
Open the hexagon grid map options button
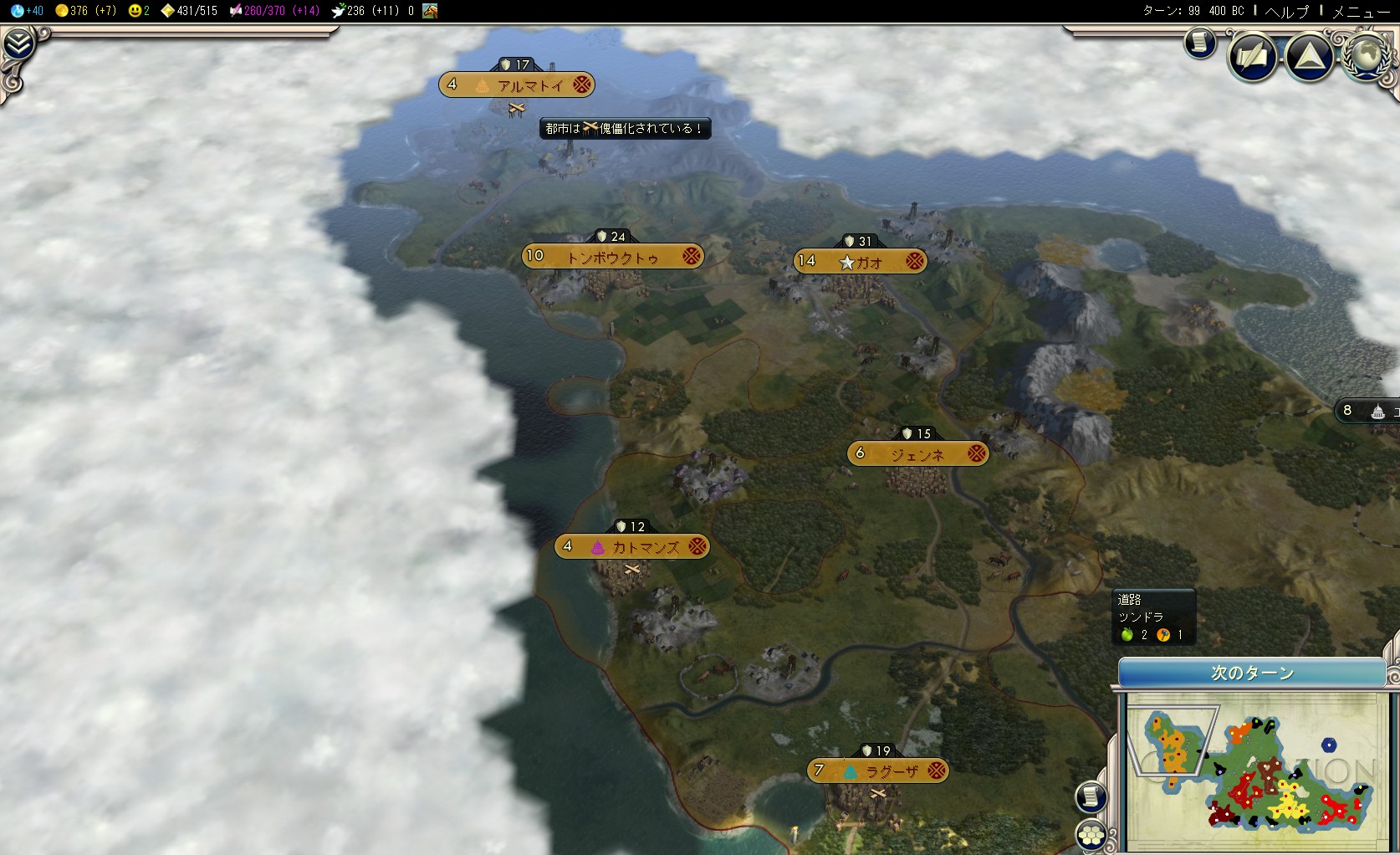(1091, 834)
